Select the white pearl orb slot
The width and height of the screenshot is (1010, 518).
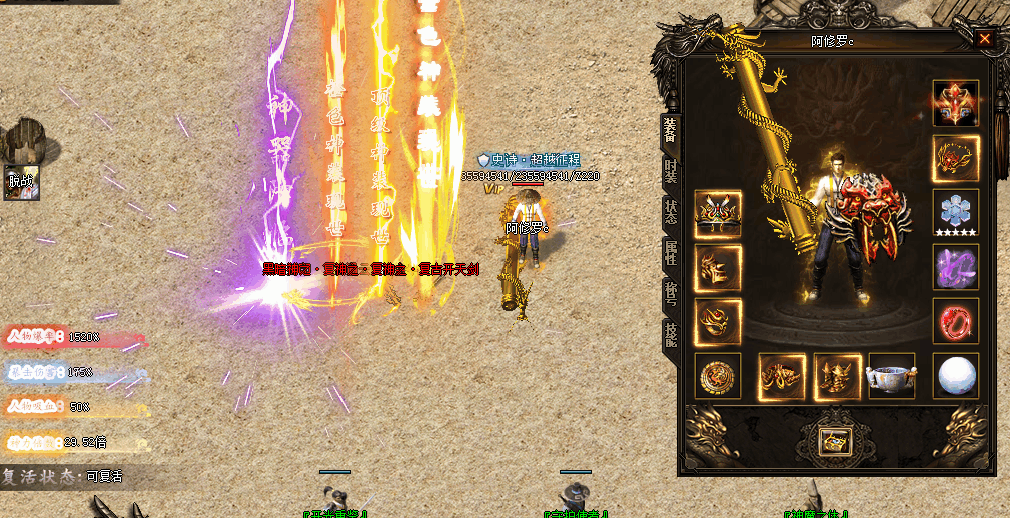(955, 375)
